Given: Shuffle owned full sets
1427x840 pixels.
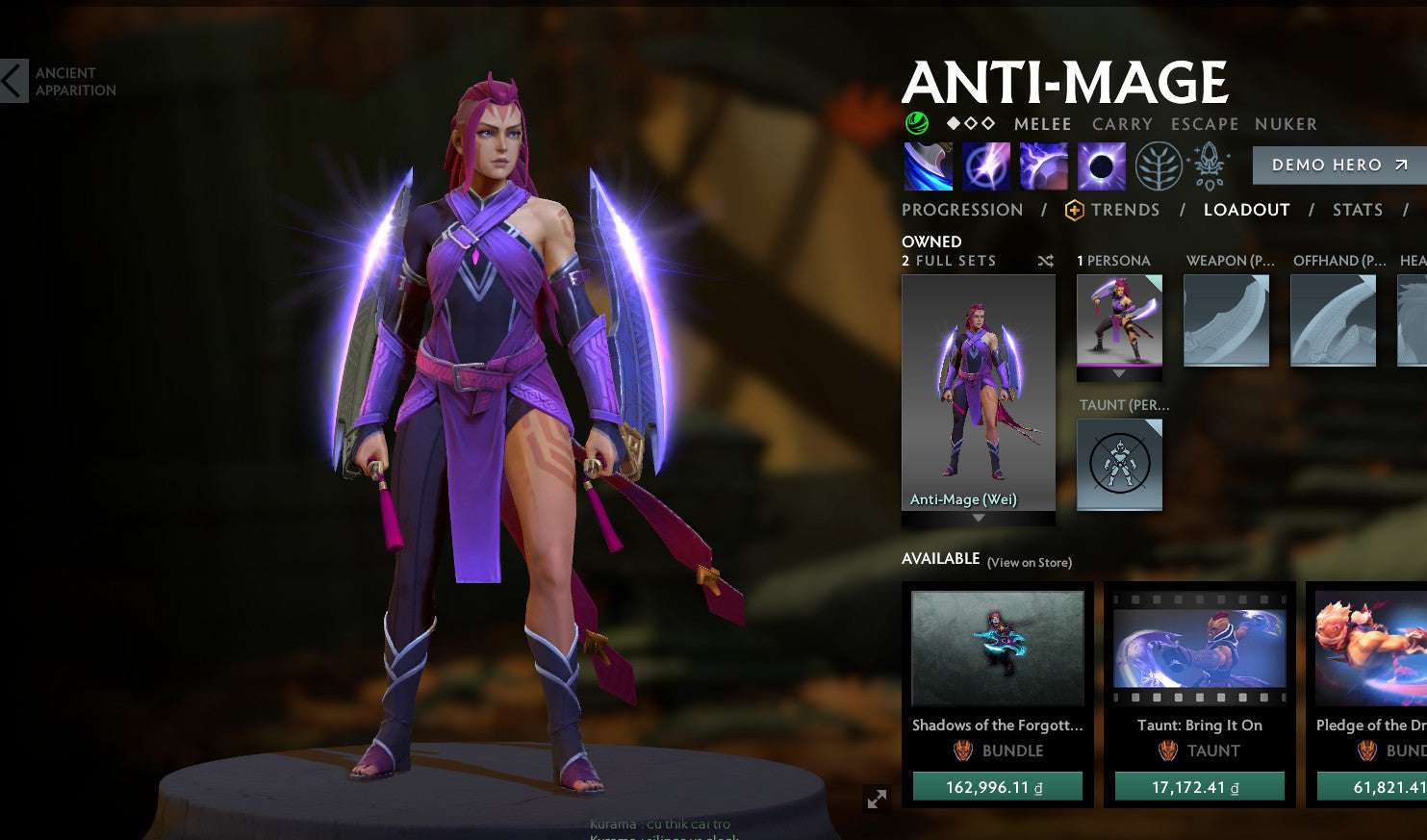Looking at the screenshot, I should pos(1045,260).
